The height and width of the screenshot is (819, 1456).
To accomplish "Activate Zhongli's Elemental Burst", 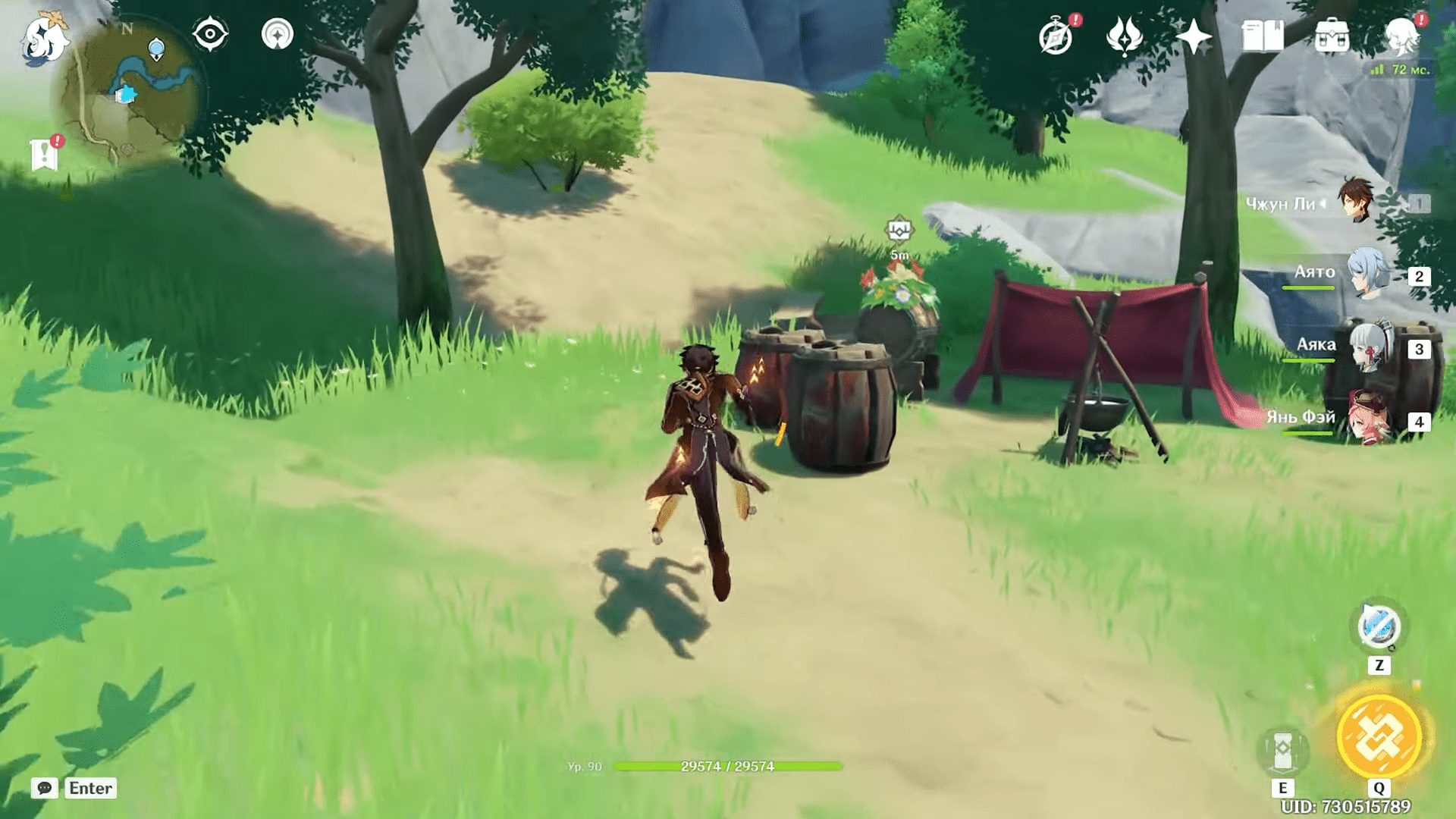I will 1379,737.
